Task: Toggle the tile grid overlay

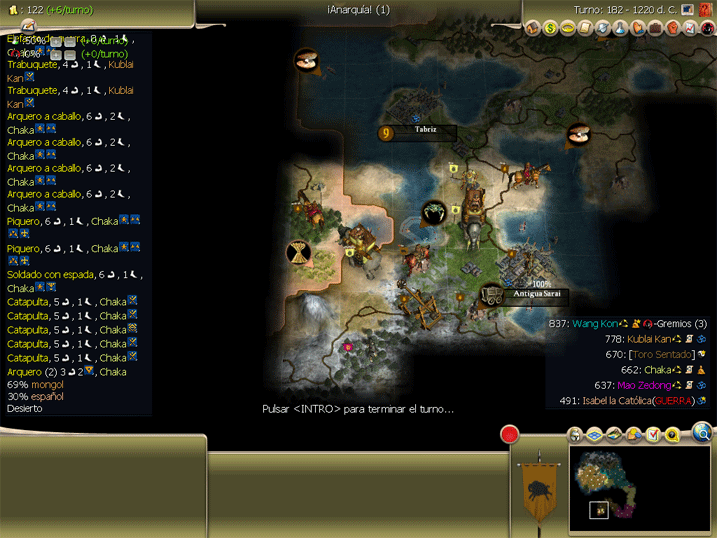Action: coord(594,435)
